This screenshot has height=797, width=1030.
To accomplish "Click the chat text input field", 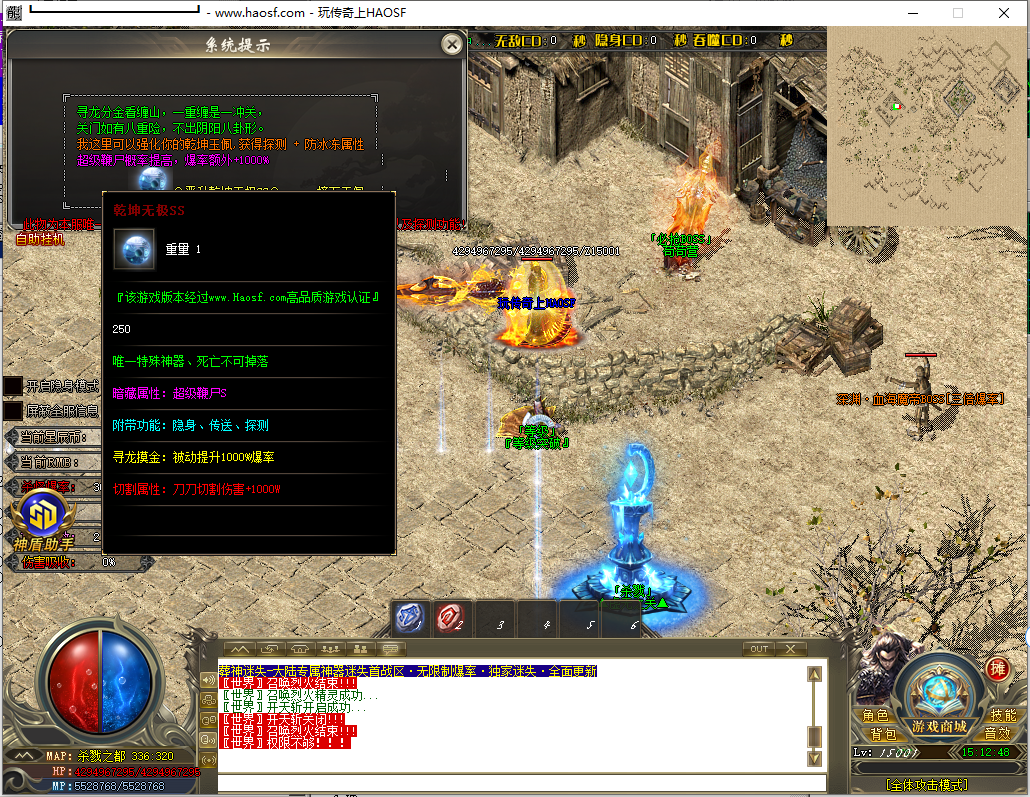I will coord(520,783).
